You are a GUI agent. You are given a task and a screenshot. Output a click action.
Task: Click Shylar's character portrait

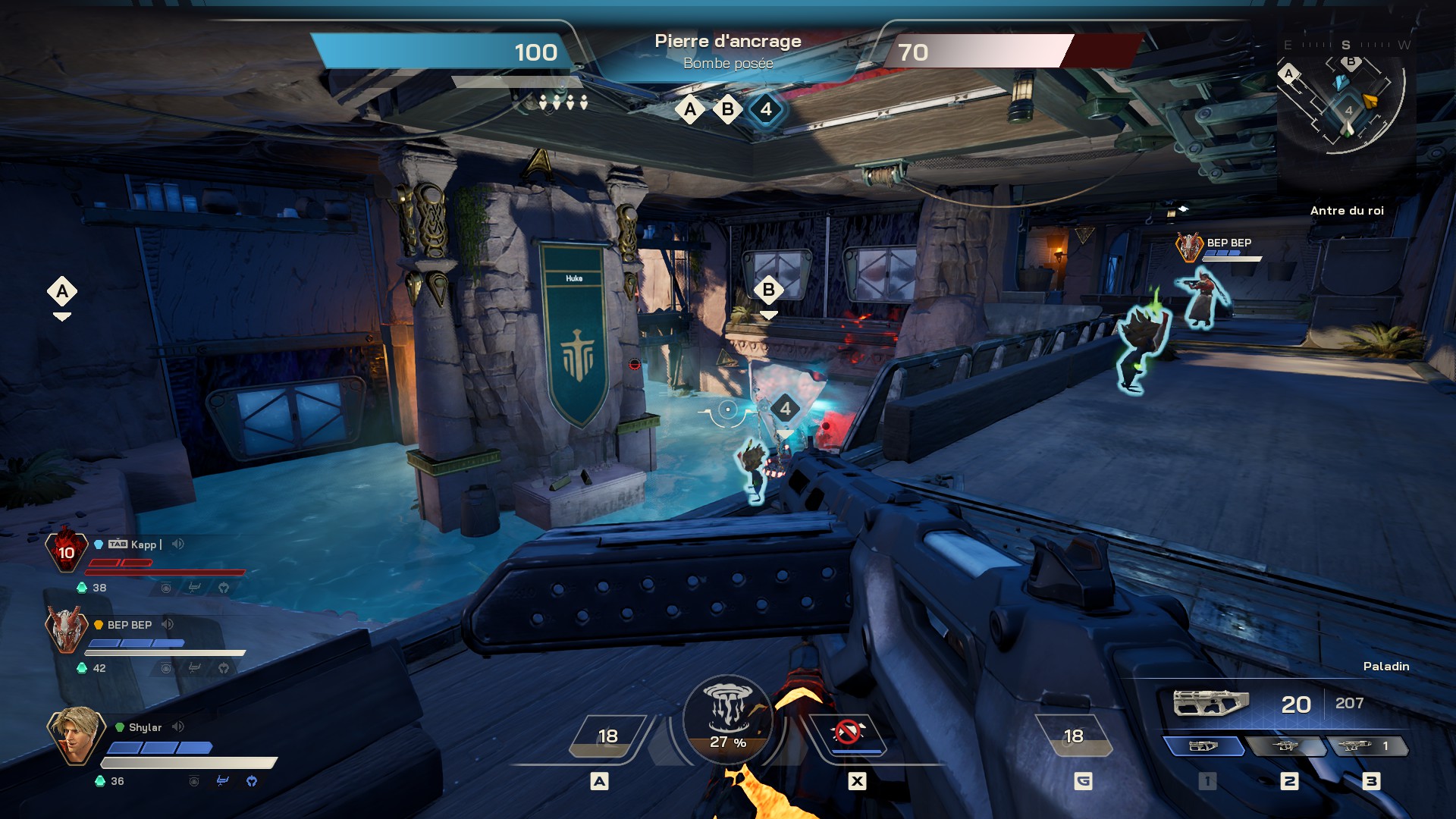[74, 734]
